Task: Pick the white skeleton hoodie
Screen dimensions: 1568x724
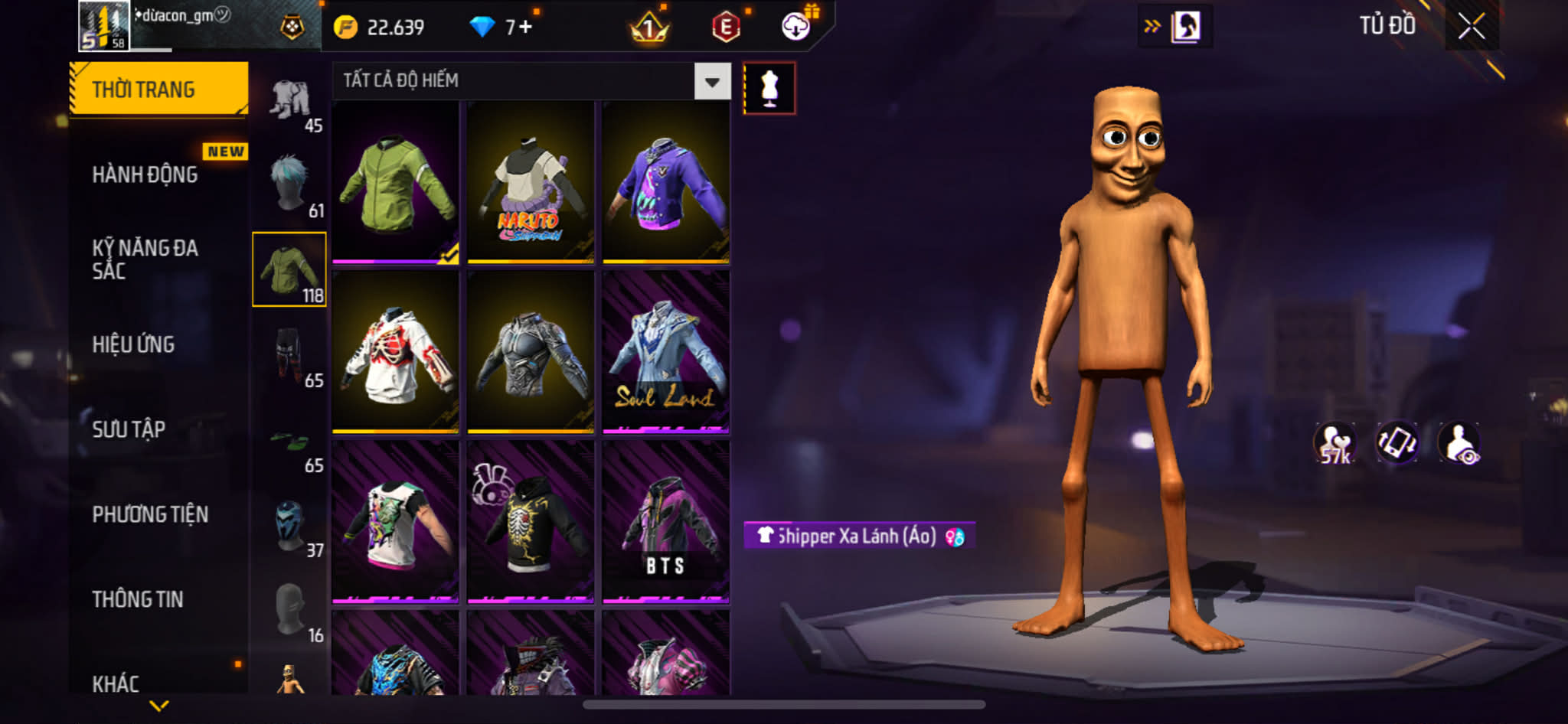Action: click(395, 352)
